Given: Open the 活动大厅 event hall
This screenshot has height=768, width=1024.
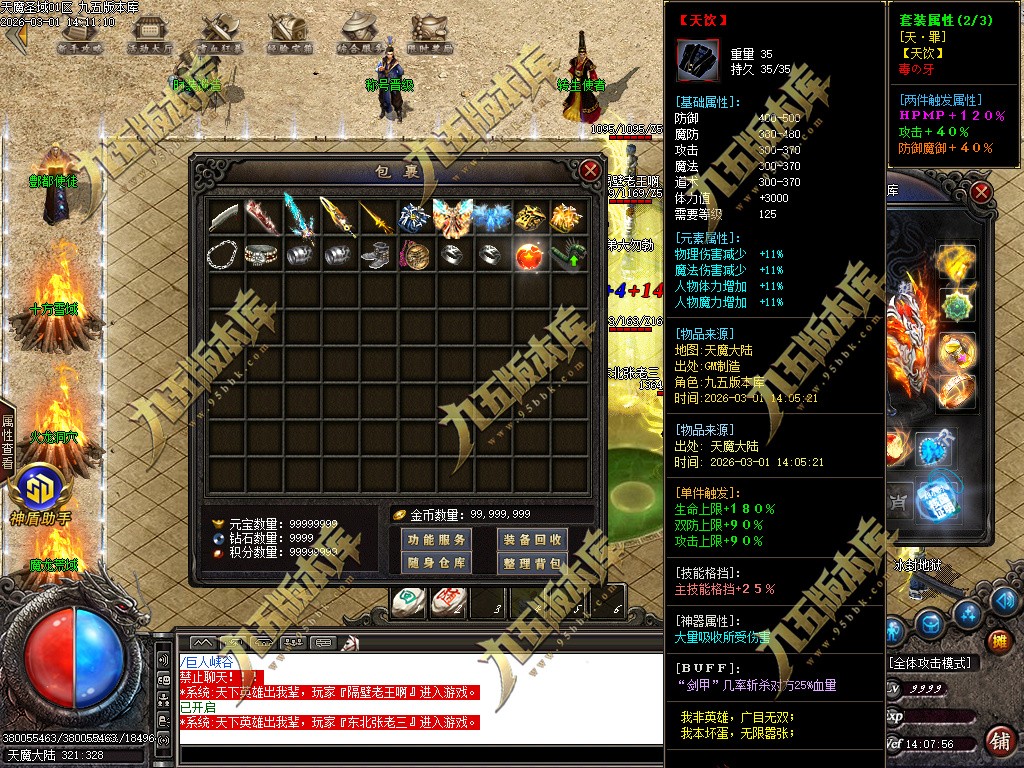Looking at the screenshot, I should coord(149,34).
